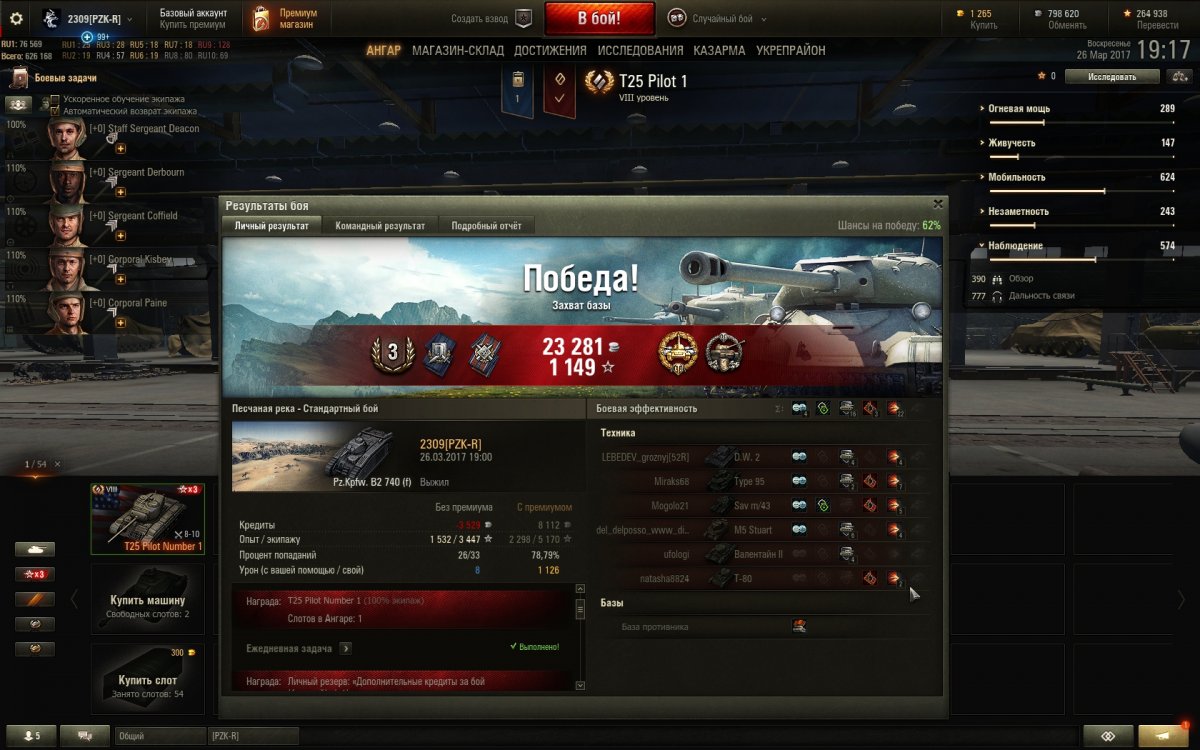
Task: Toggle Ускоренное обучение экипажа checkbox
Action: coord(55,100)
